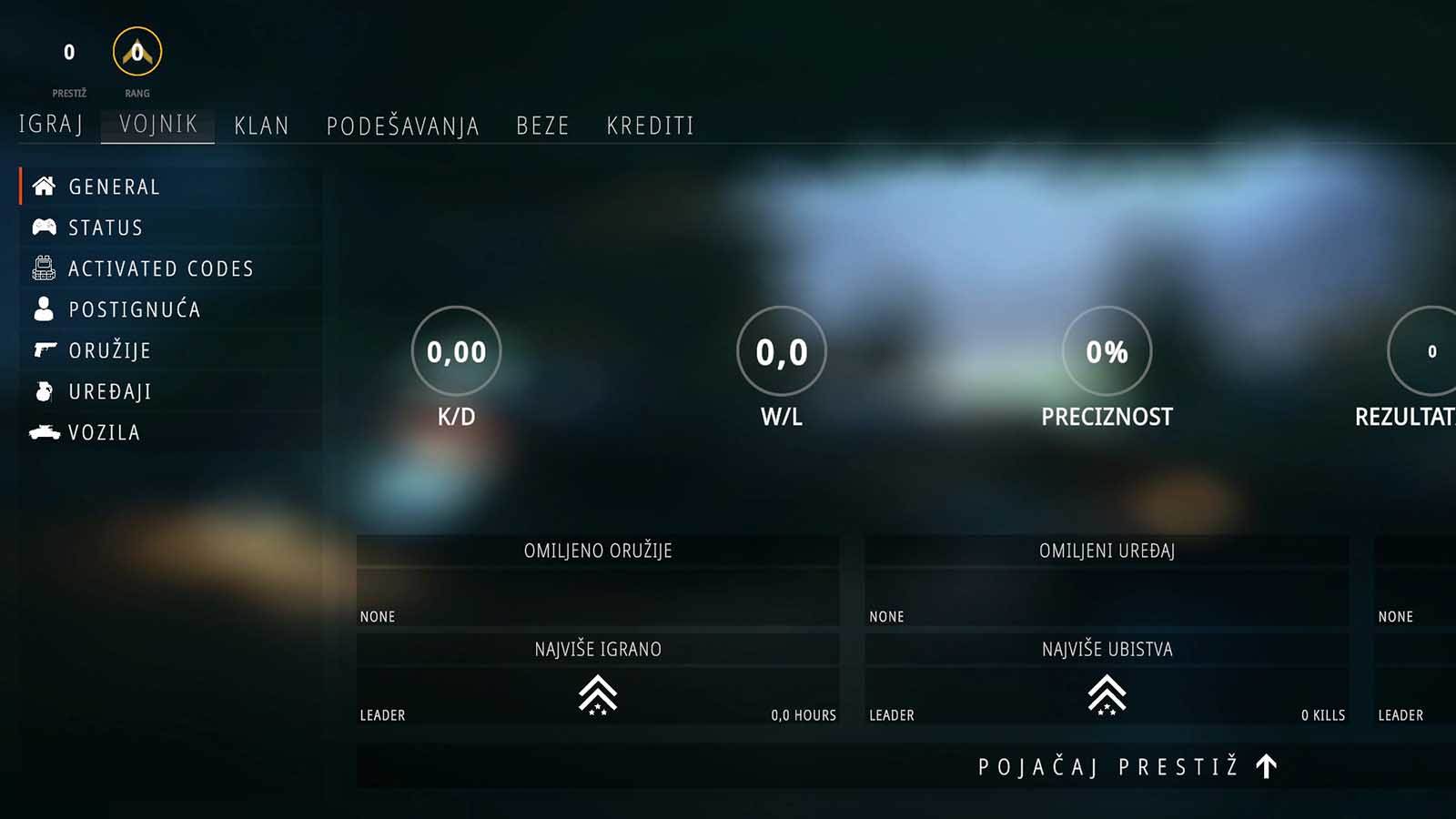Click the PRESTIŽ counter at top left

[68, 53]
